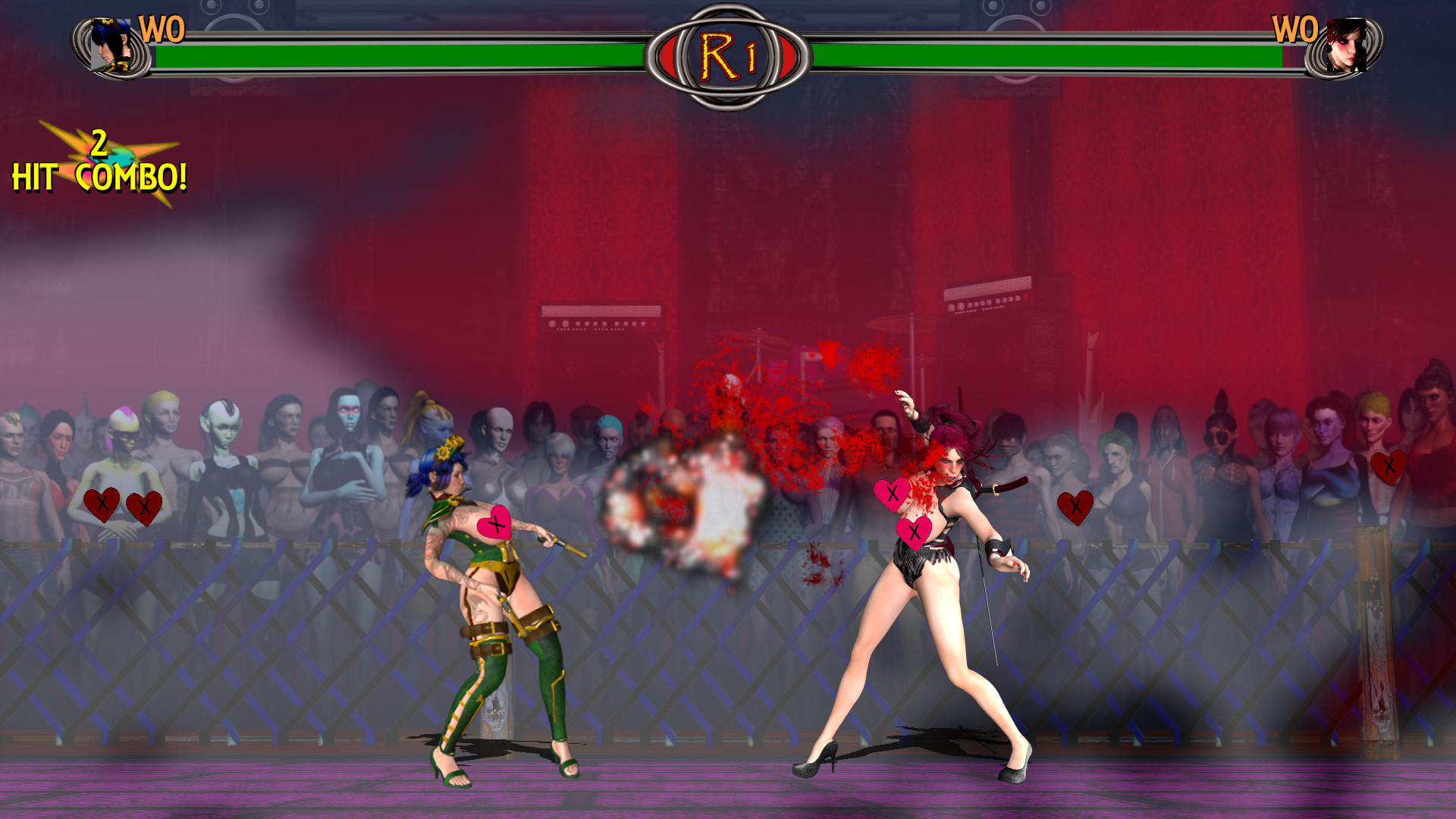The height and width of the screenshot is (819, 1456).
Task: Click the heart token on the red-haired fighter's chest
Action: point(892,494)
